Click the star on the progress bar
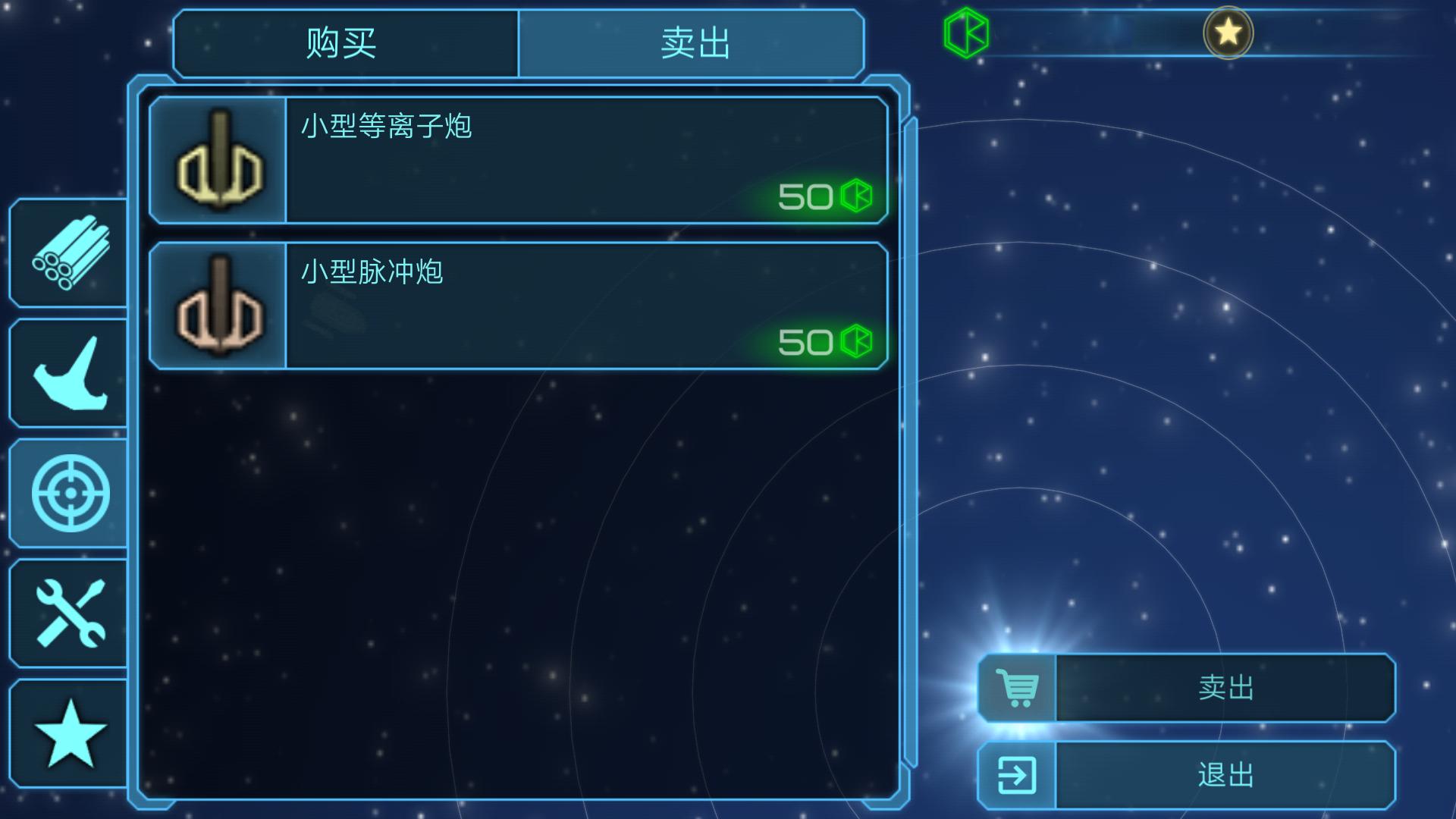Screen dimensions: 1456x819 point(1230,32)
